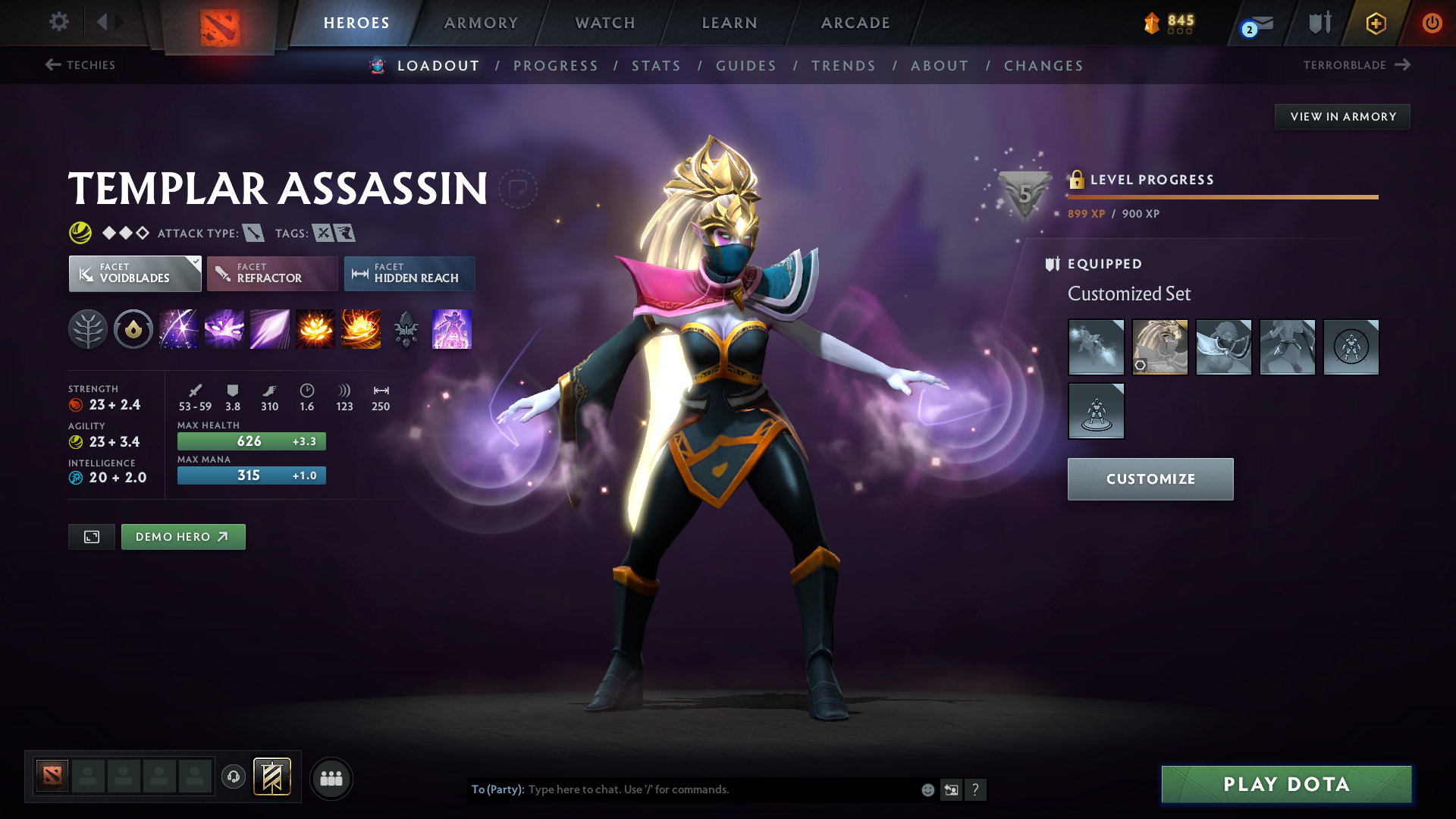Open the hero Trends page
Image resolution: width=1456 pixels, height=819 pixels.
tap(843, 66)
